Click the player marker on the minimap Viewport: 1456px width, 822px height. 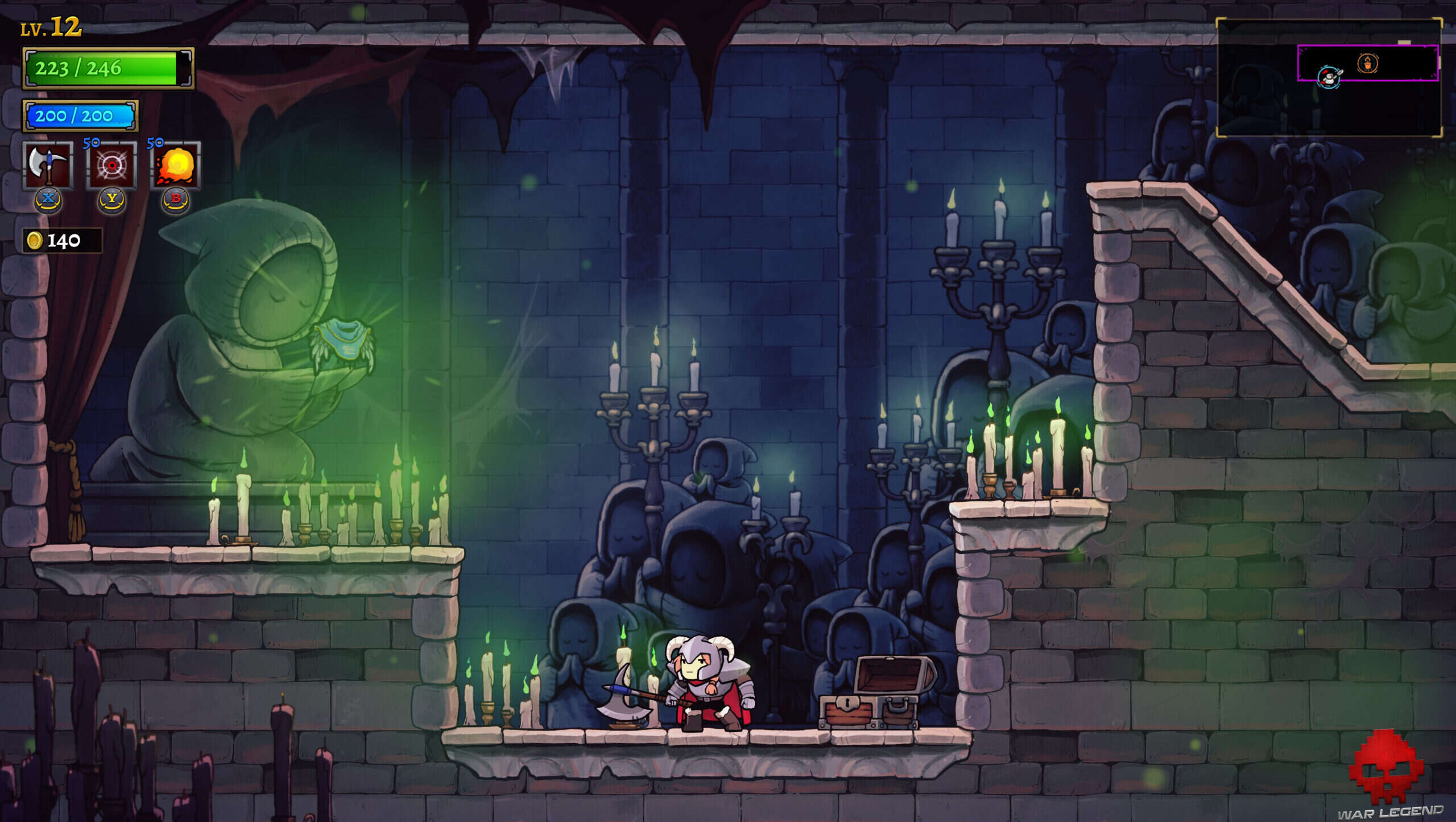coord(1329,78)
